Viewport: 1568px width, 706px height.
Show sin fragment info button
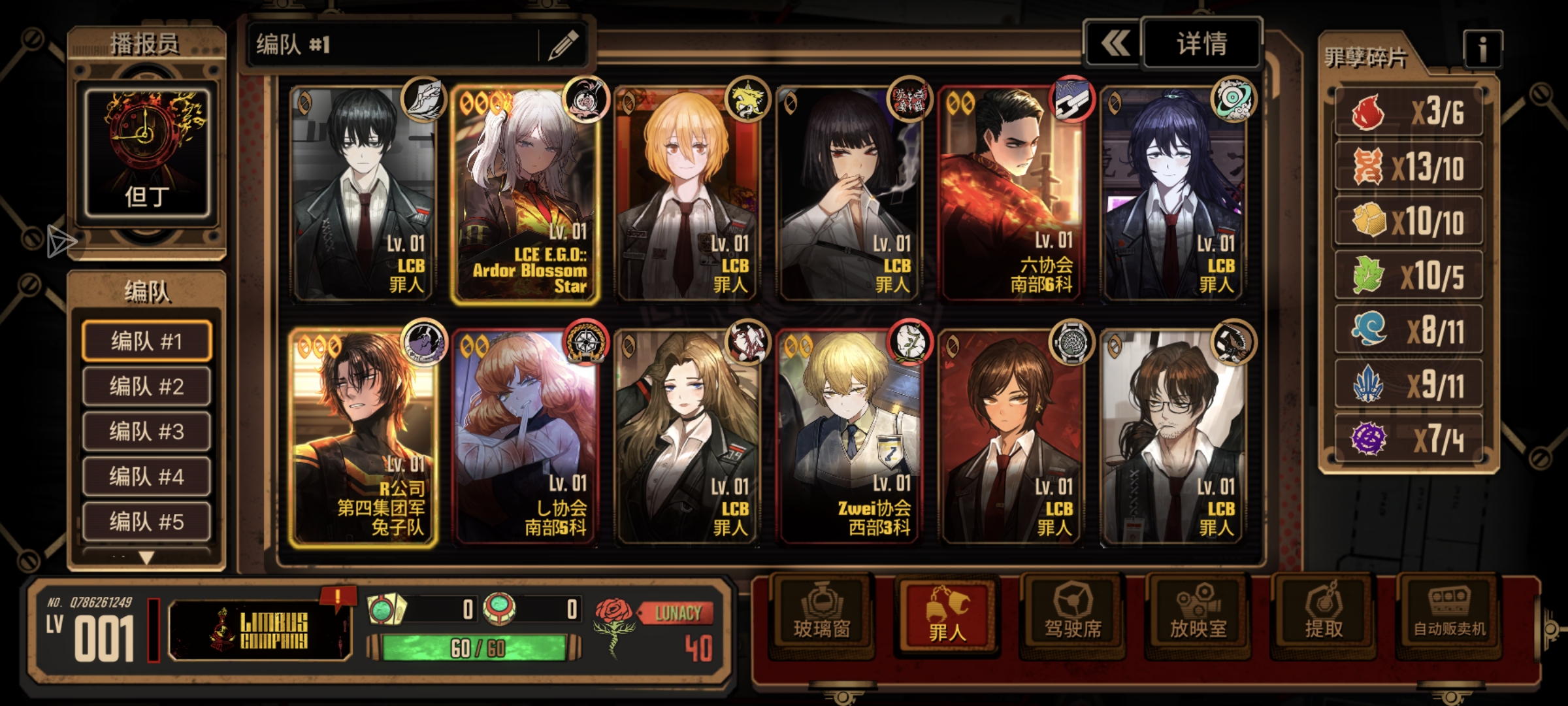(x=1482, y=49)
